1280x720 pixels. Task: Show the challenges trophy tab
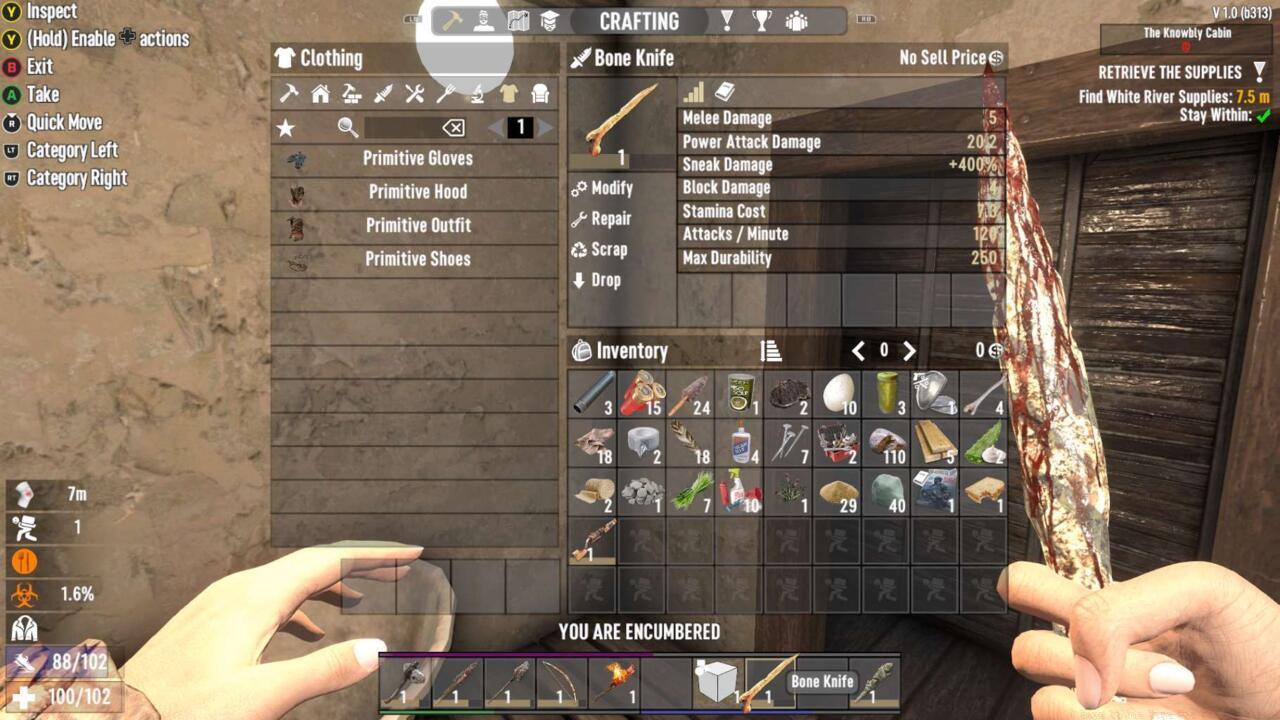point(763,21)
